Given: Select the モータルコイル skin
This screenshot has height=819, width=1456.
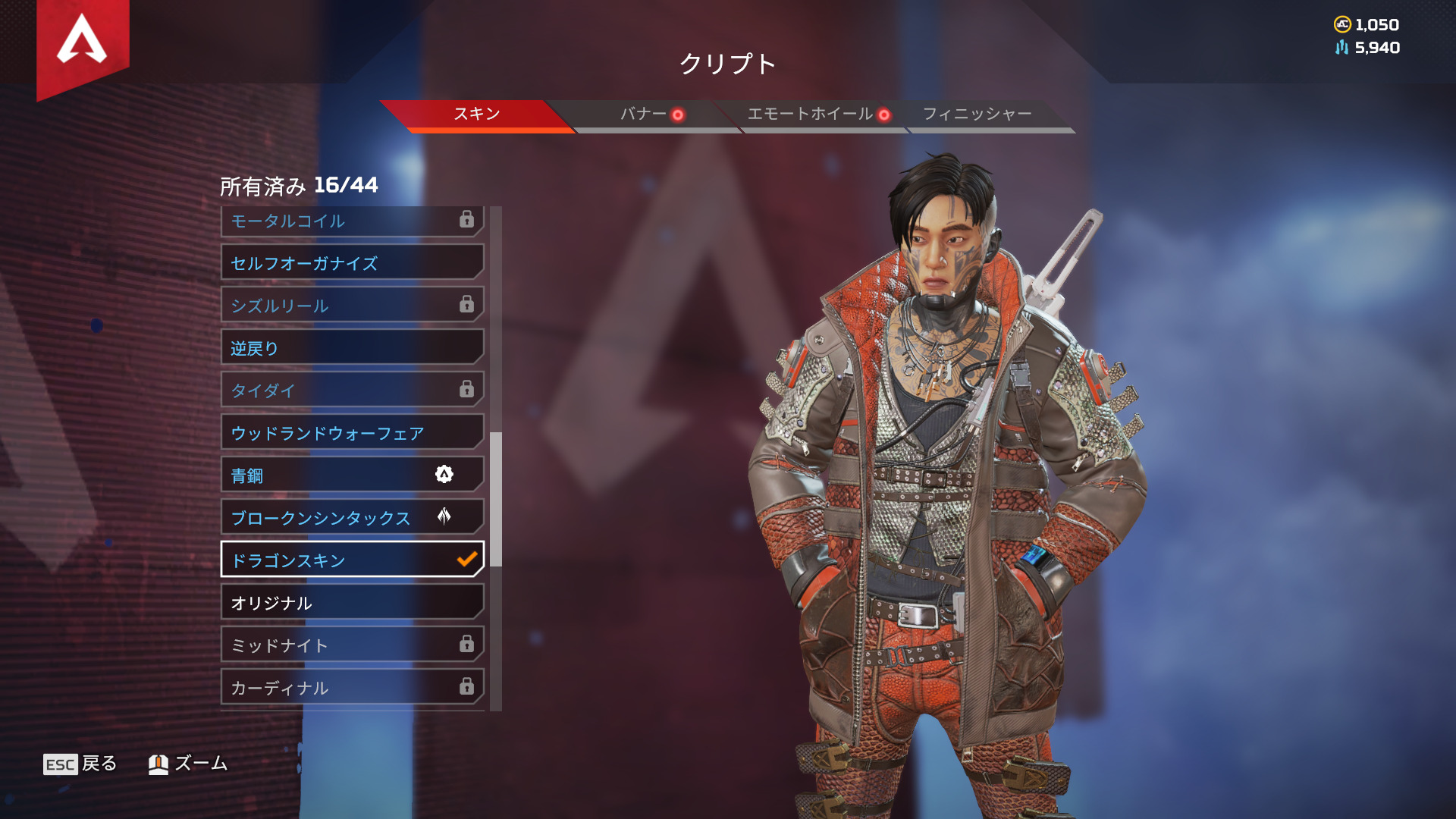Looking at the screenshot, I should (x=352, y=221).
